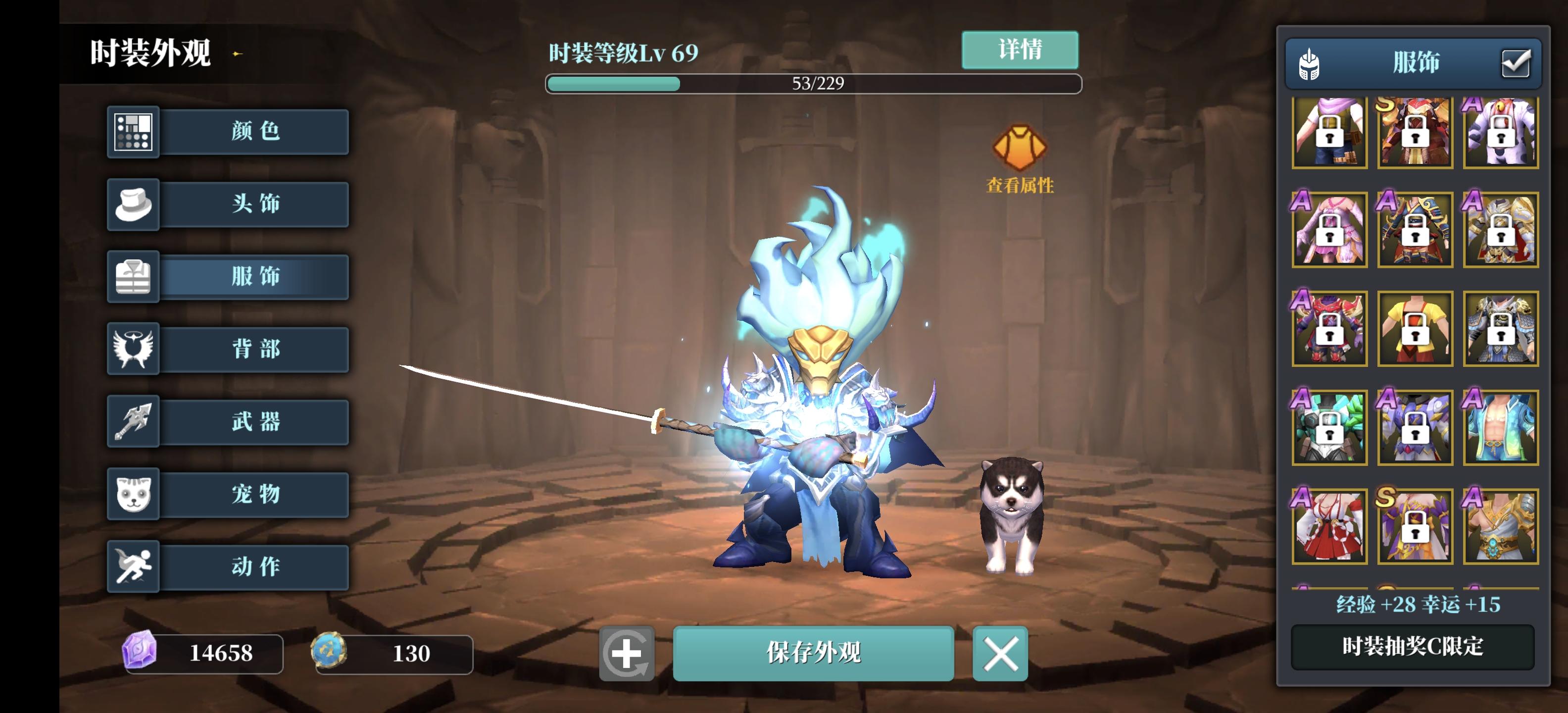Toggle the checkbox beside 服饰 panel title
The image size is (1568, 713).
(x=1517, y=63)
